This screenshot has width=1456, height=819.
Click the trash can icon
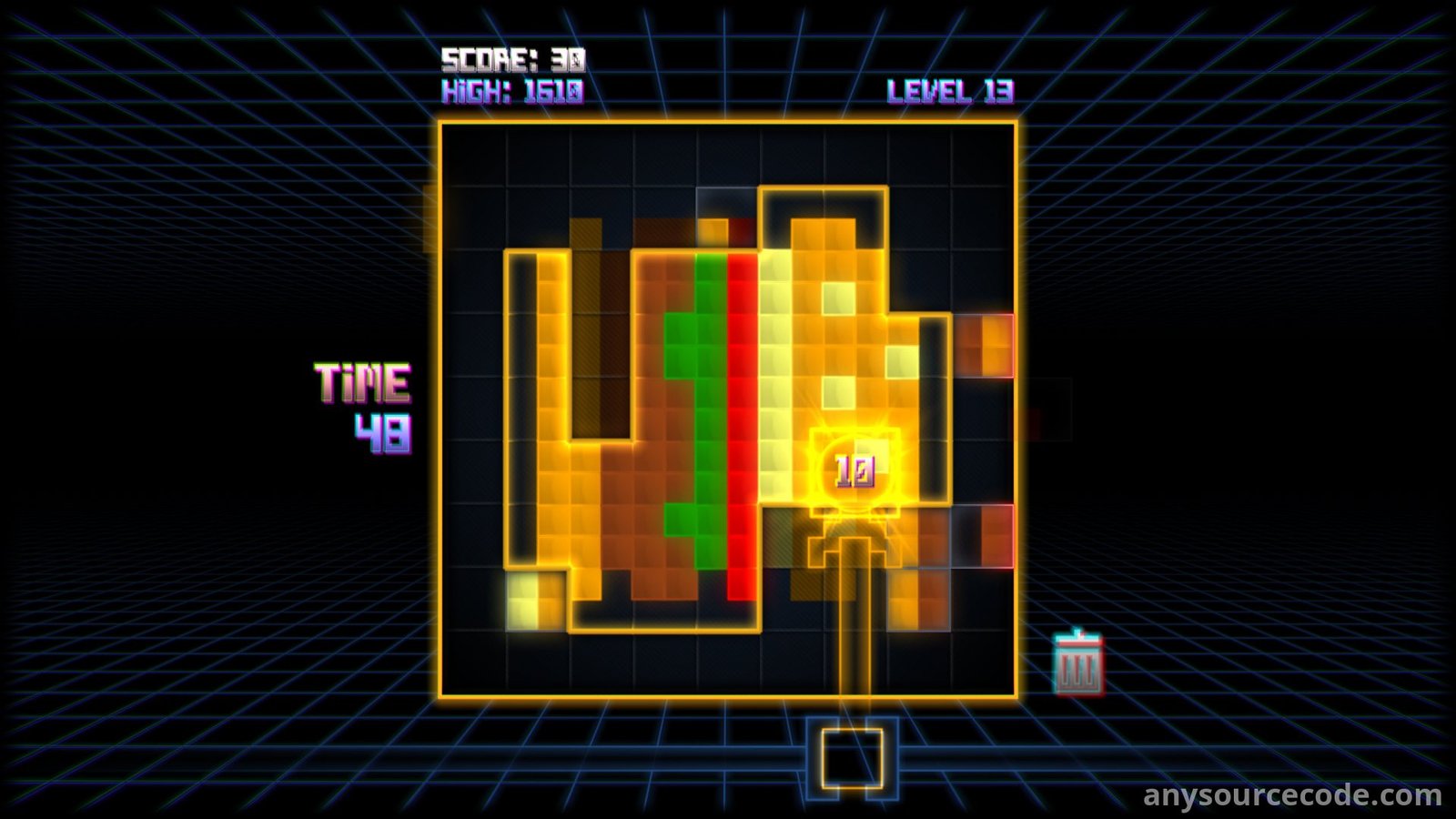click(x=1078, y=664)
